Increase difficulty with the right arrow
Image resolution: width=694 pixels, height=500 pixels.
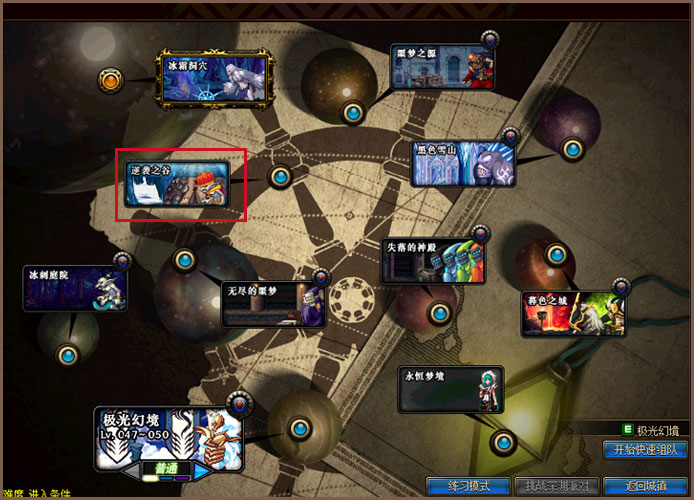(x=201, y=469)
